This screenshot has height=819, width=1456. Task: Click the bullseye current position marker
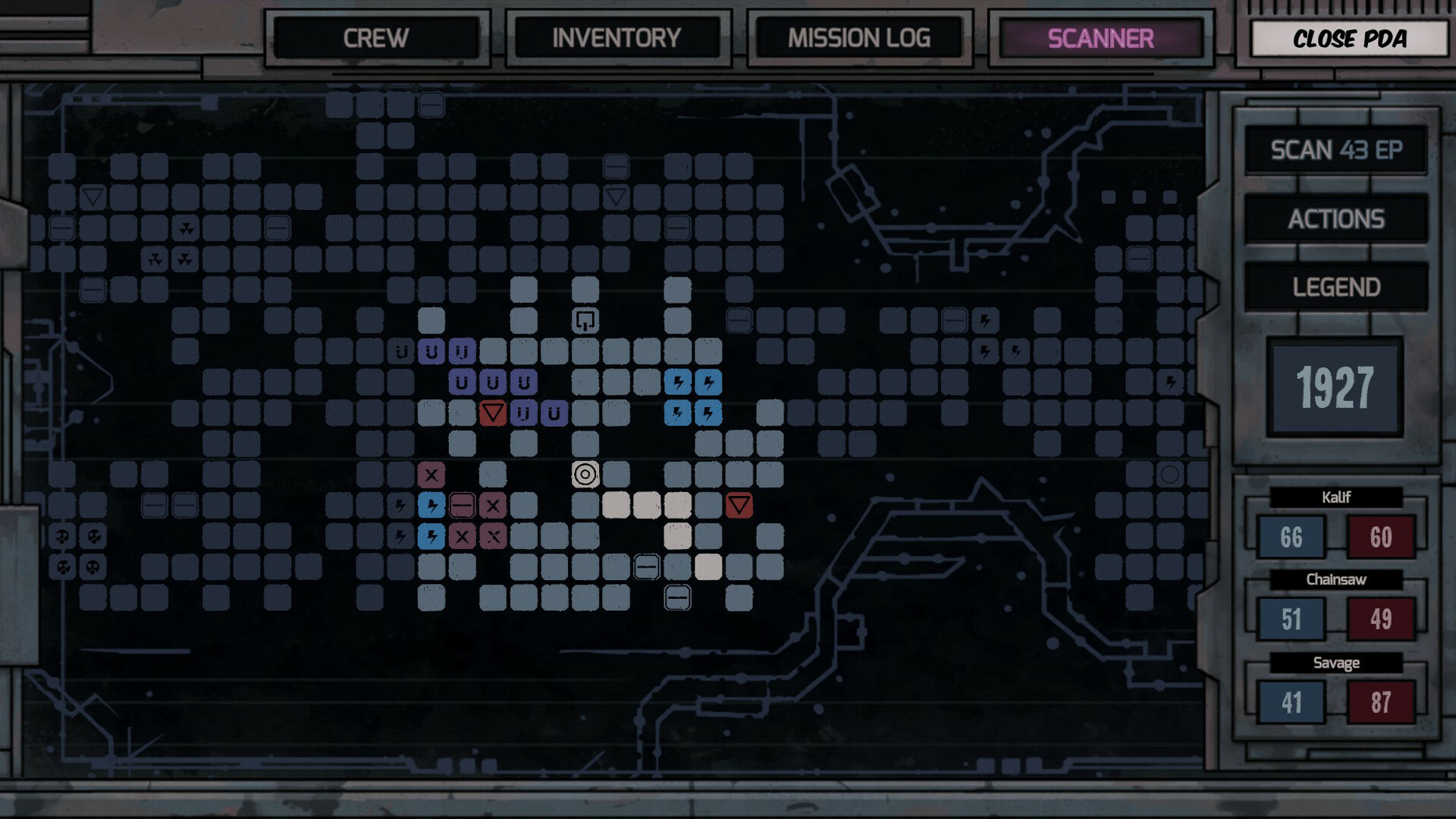(585, 475)
